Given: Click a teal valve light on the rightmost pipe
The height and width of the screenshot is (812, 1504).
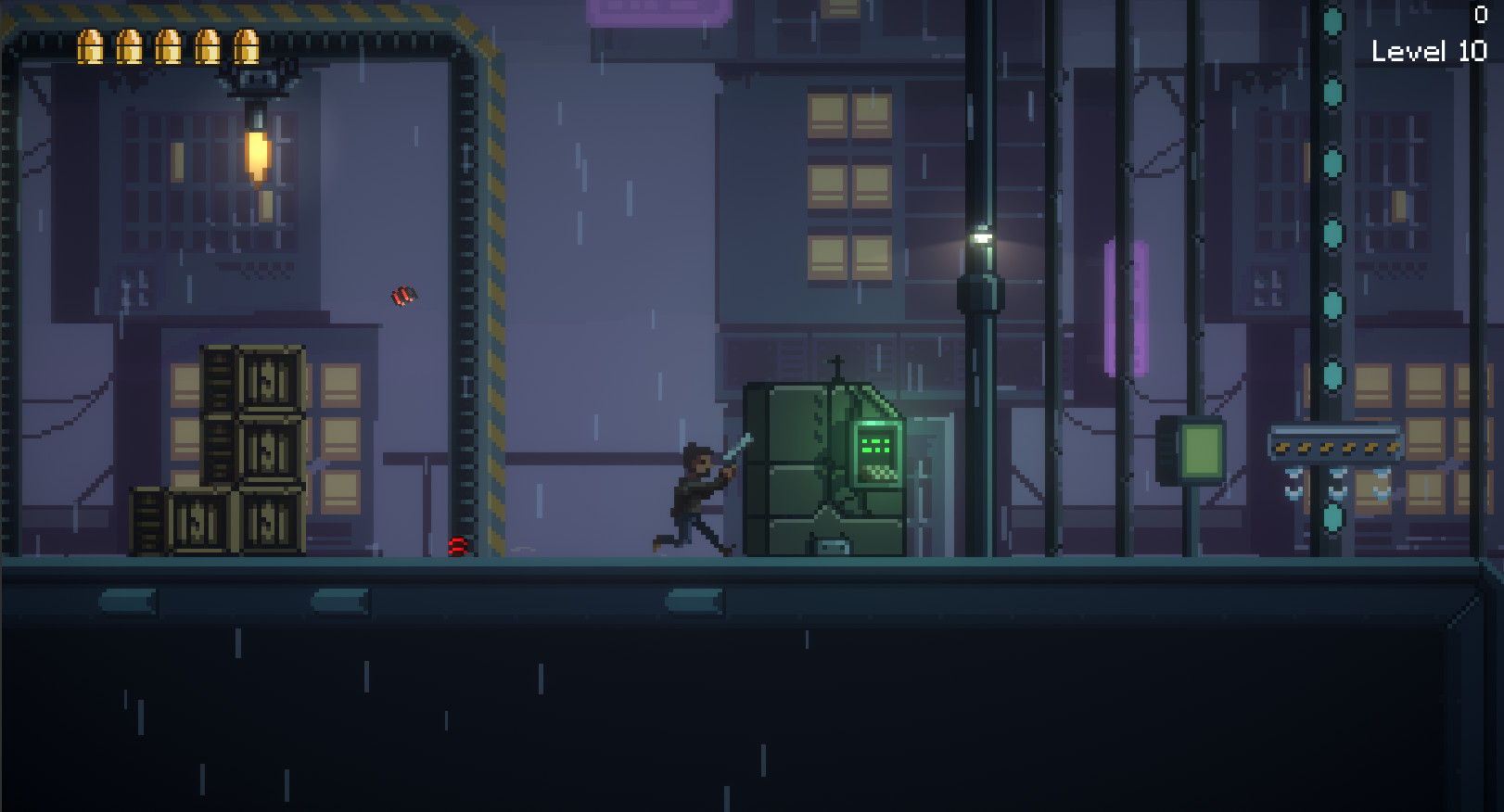Looking at the screenshot, I should 1335,232.
